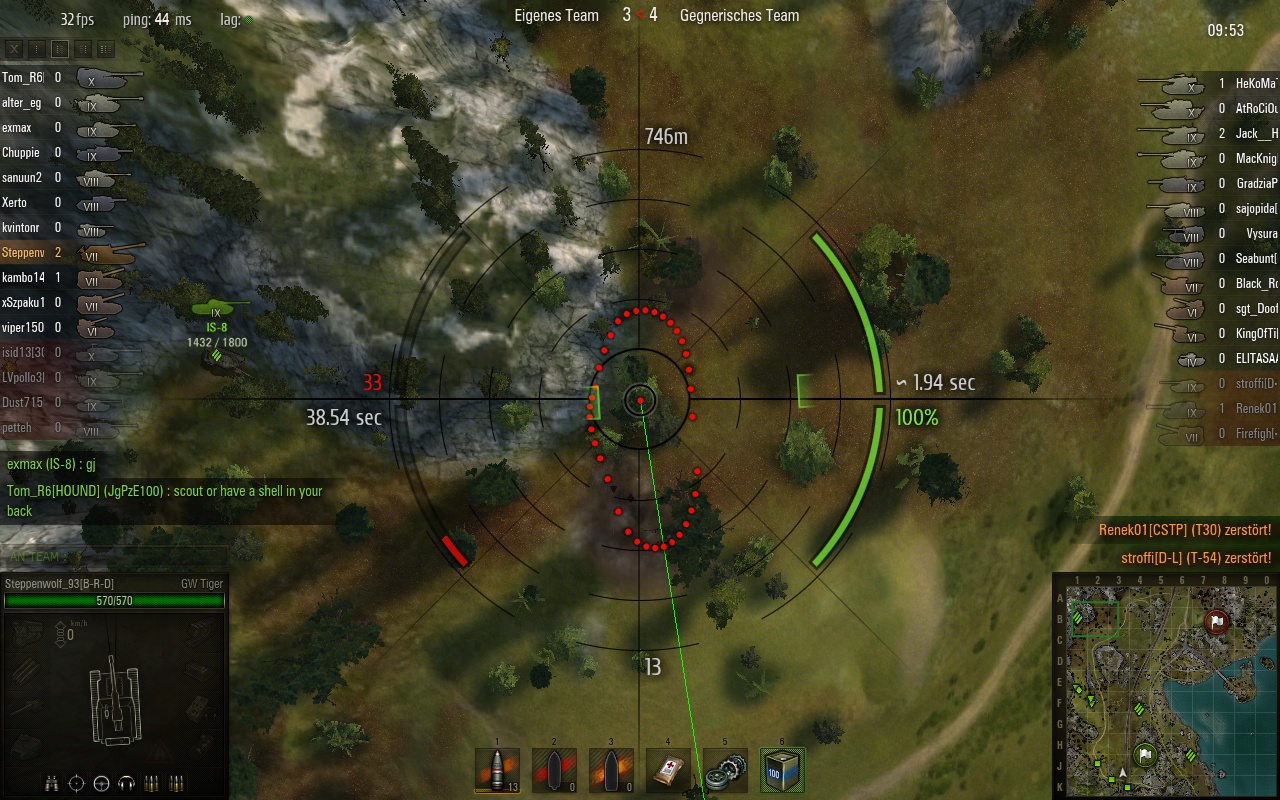Click Jack__H entry in enemy list
Viewport: 1280px width, 800px height.
pyautogui.click(x=1212, y=134)
